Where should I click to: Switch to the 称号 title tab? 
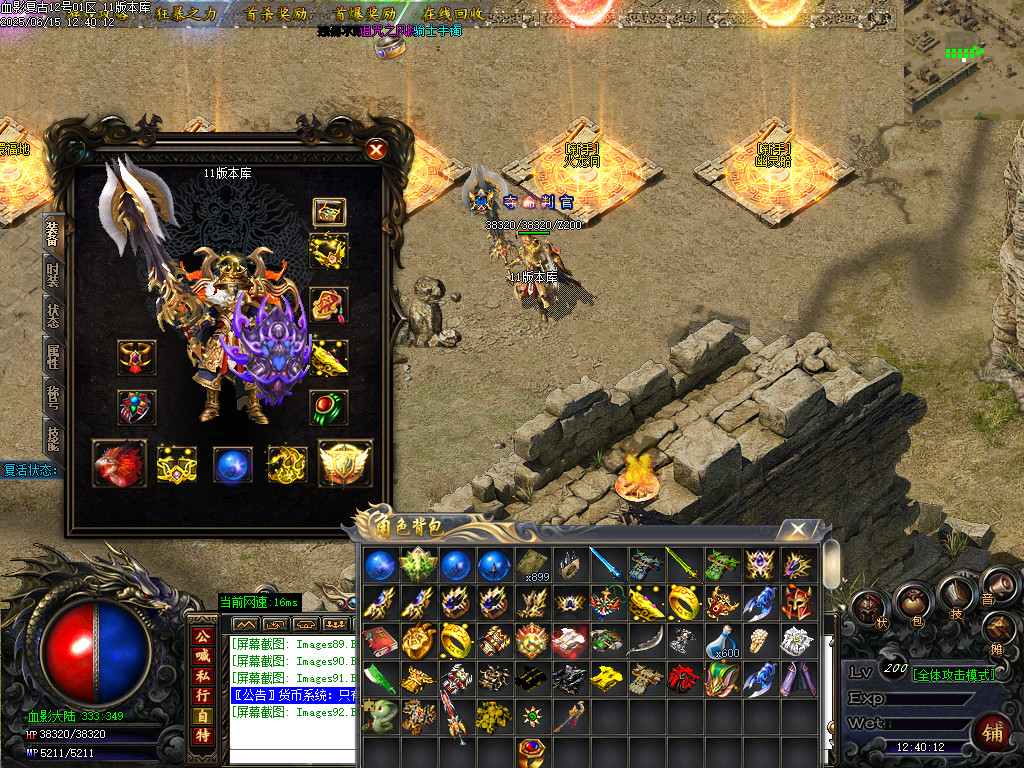[53, 397]
